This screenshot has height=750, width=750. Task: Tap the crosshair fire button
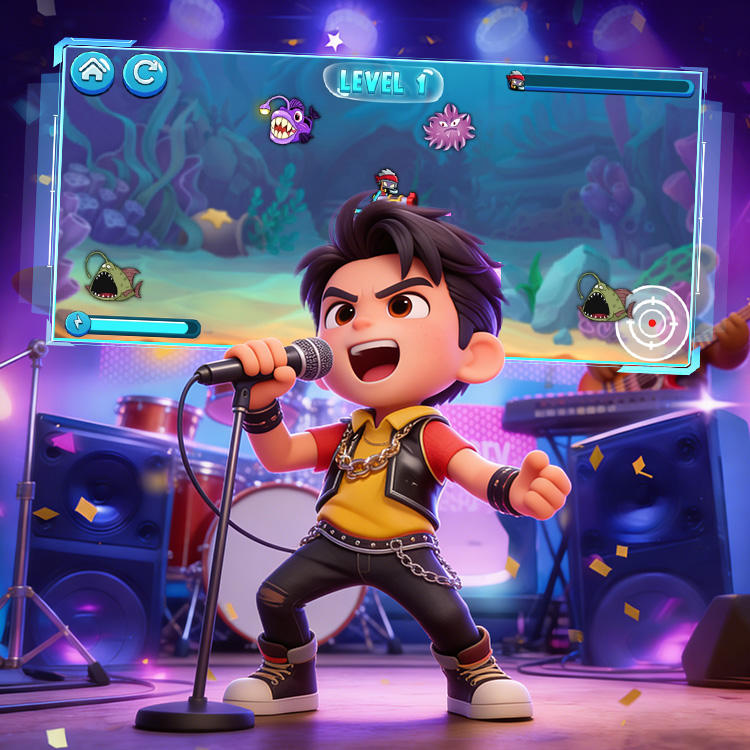pyautogui.click(x=652, y=323)
